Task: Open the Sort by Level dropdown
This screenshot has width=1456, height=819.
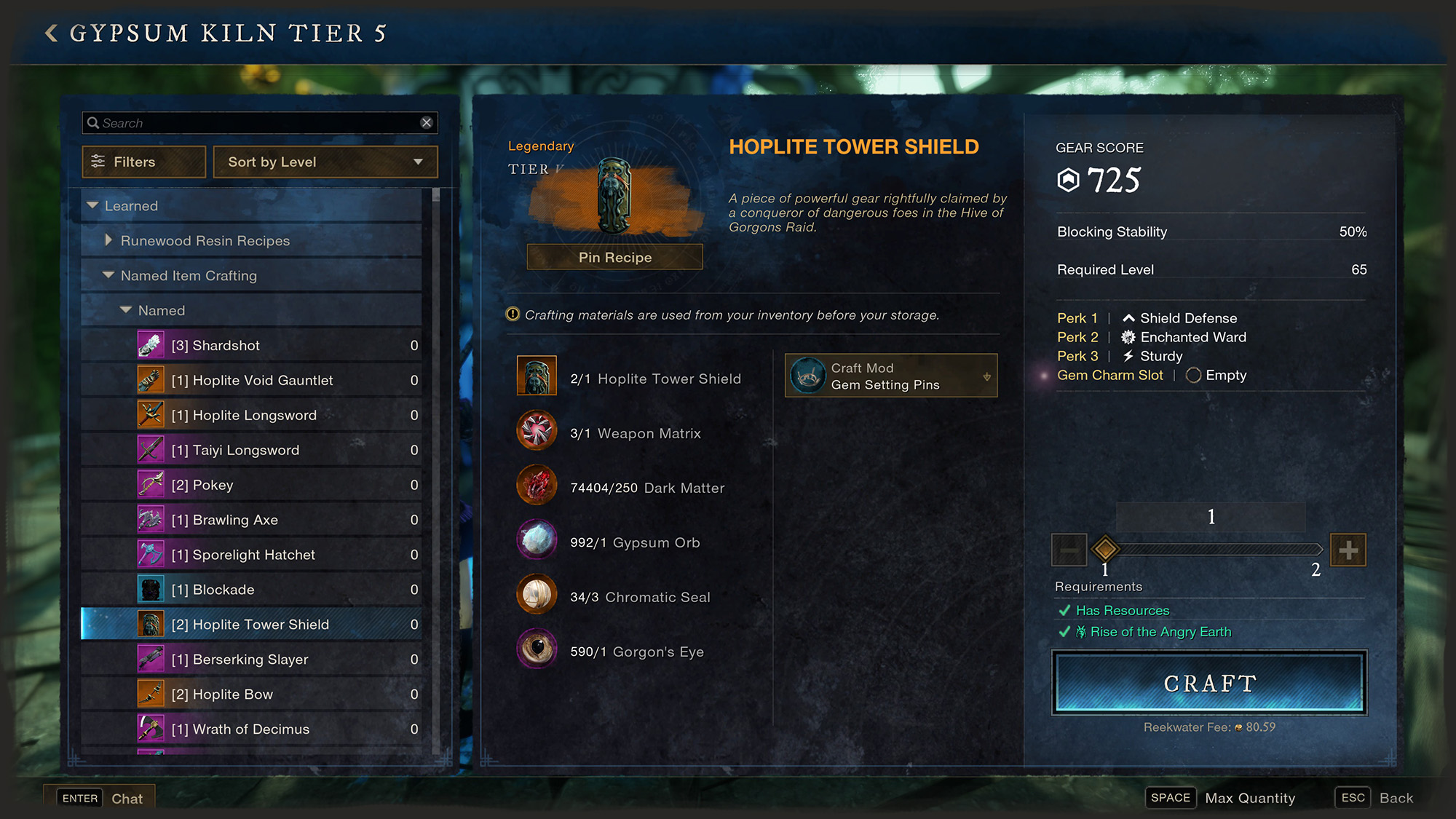Action: [325, 162]
